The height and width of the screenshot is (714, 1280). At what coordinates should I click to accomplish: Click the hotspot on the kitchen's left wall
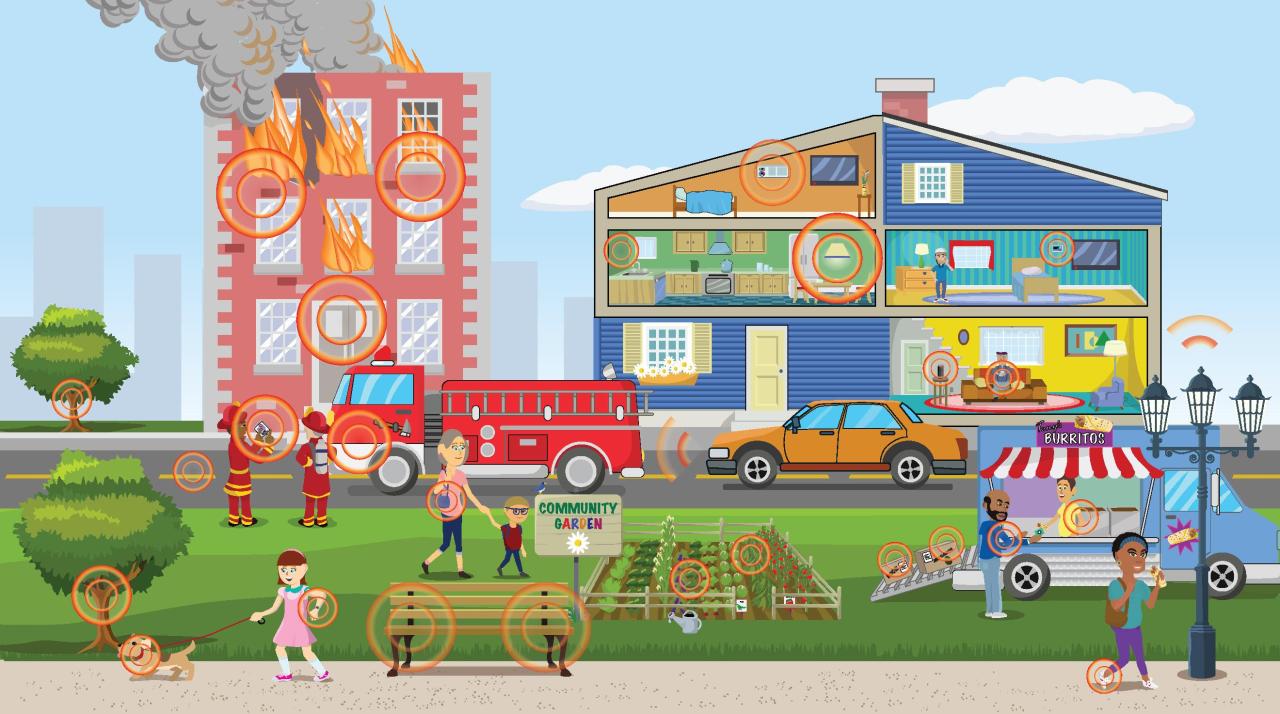pyautogui.click(x=620, y=249)
